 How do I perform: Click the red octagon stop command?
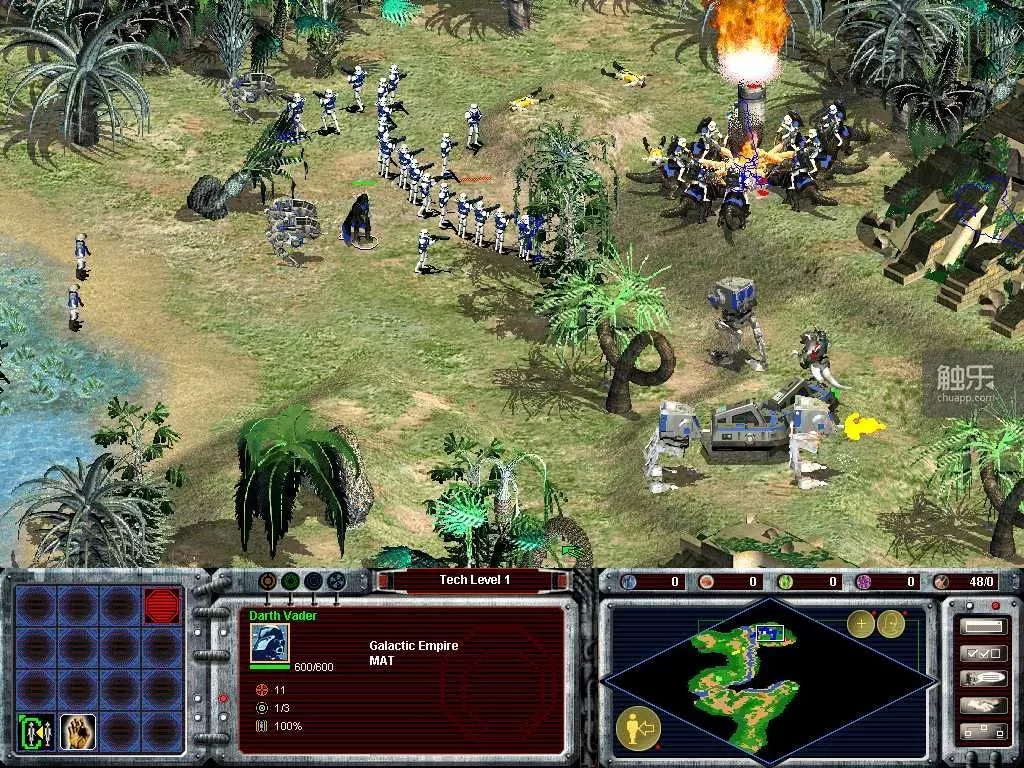162,606
